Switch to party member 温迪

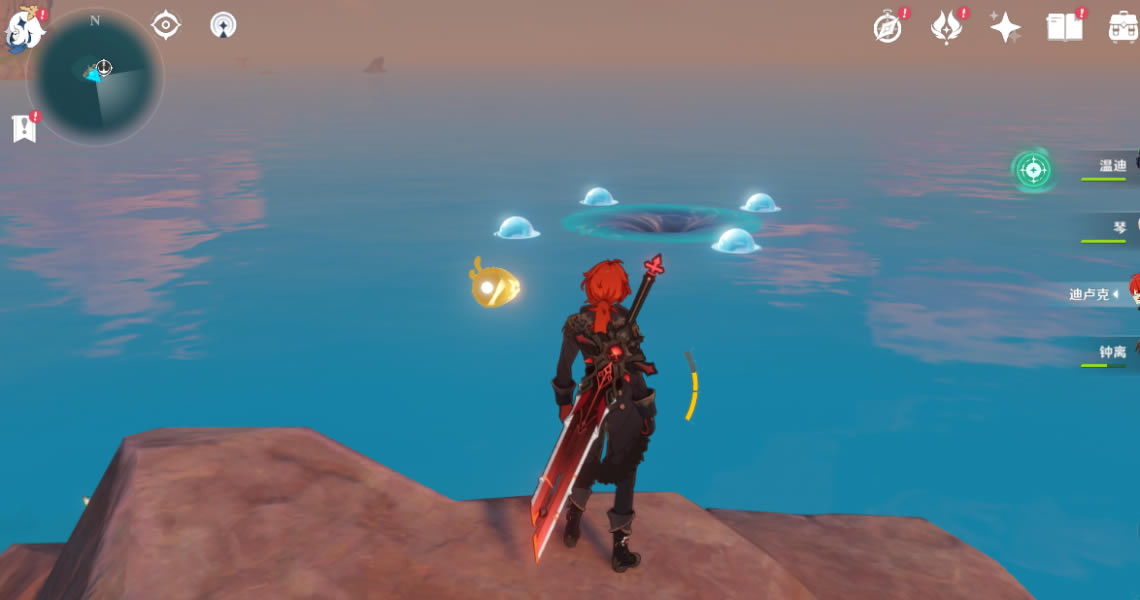(1112, 166)
